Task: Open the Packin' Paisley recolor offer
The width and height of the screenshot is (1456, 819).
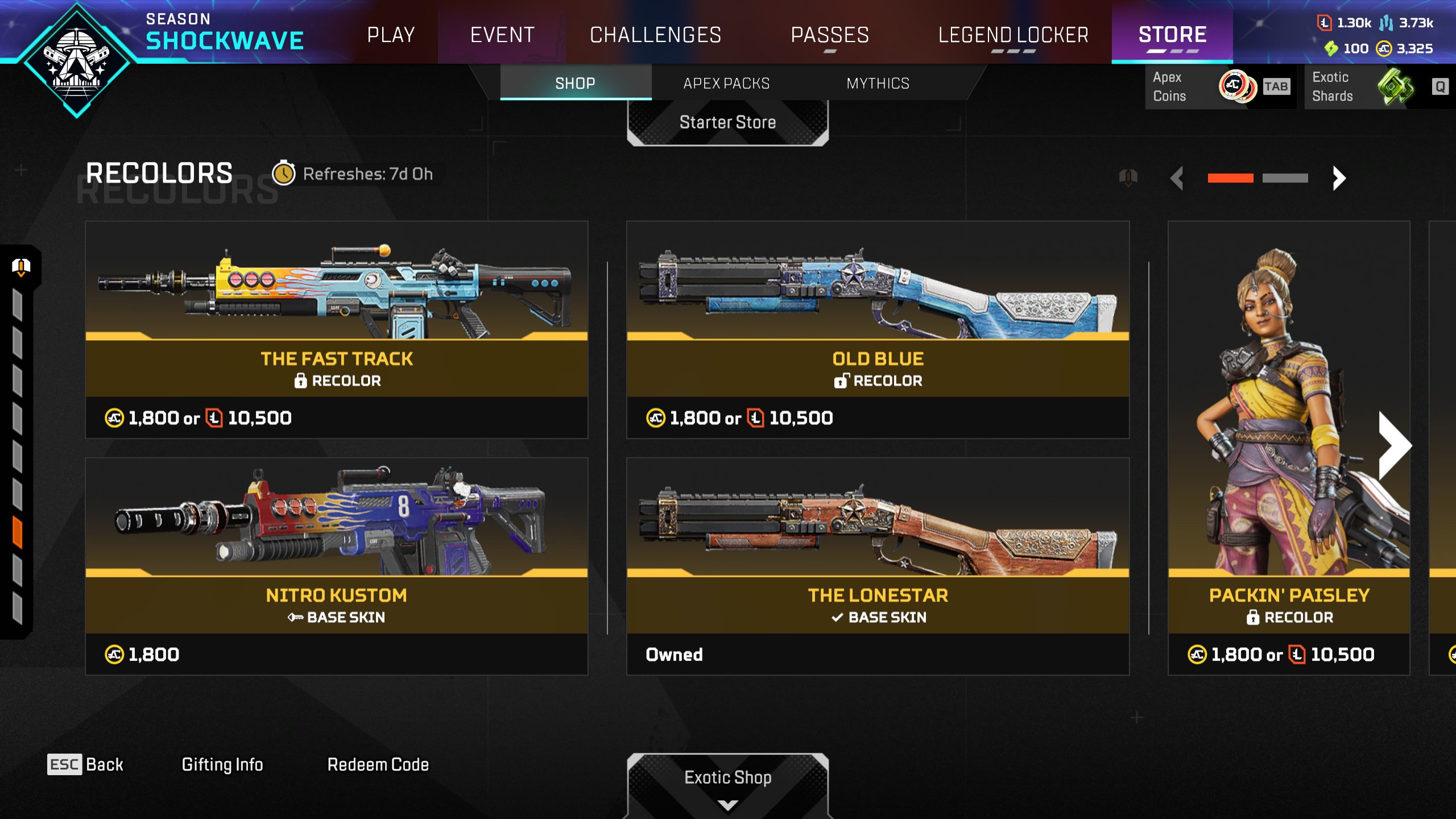Action: click(x=1288, y=449)
